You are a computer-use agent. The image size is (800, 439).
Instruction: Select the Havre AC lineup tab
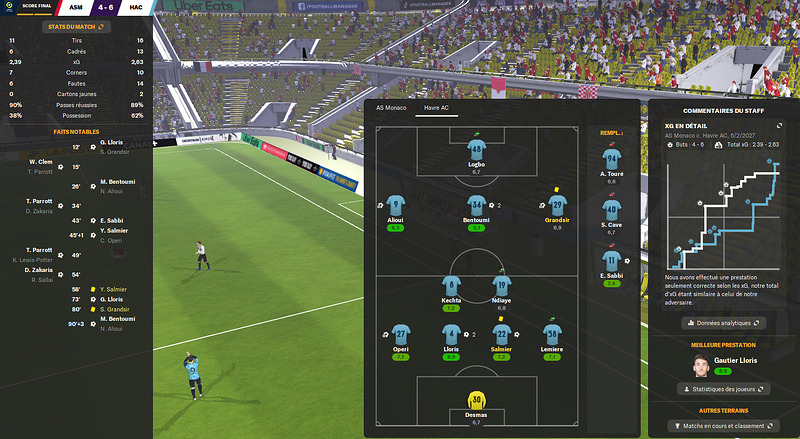point(437,107)
